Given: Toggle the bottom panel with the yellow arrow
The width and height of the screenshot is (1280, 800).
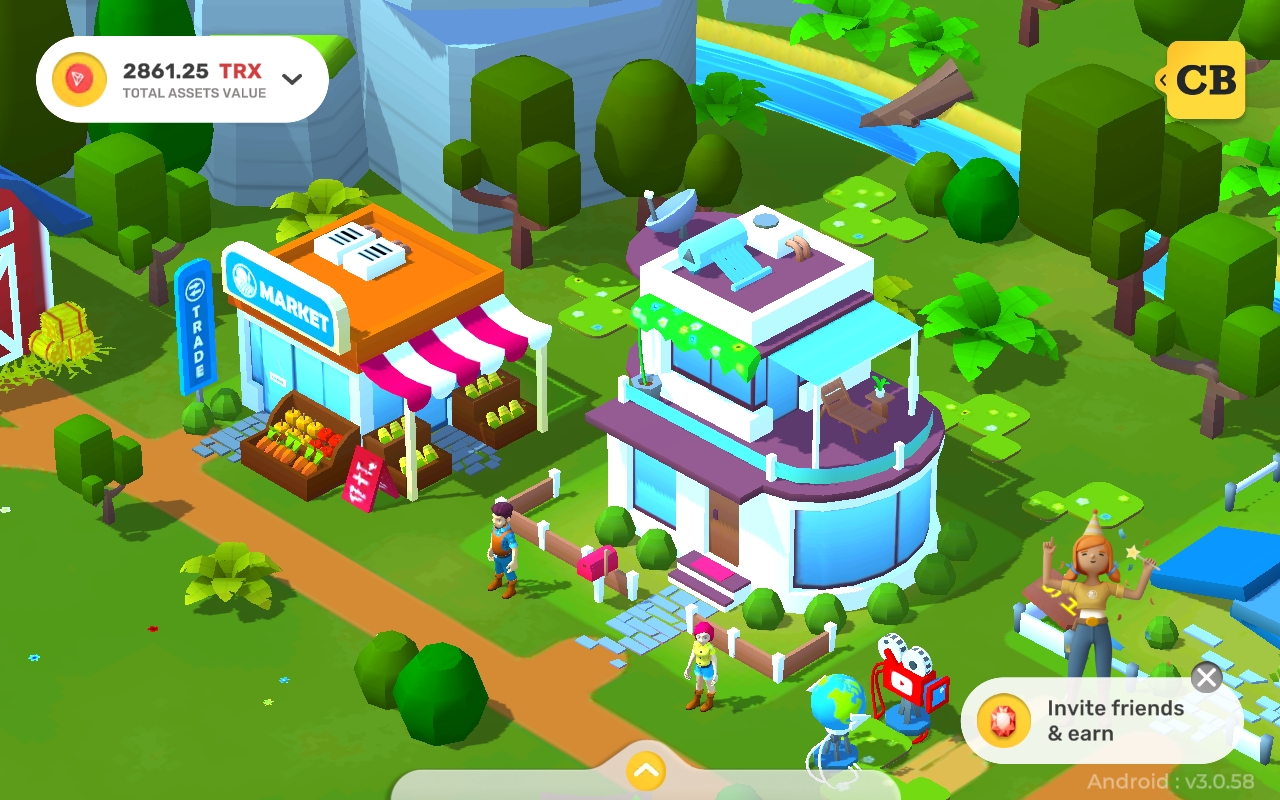Looking at the screenshot, I should tap(644, 771).
